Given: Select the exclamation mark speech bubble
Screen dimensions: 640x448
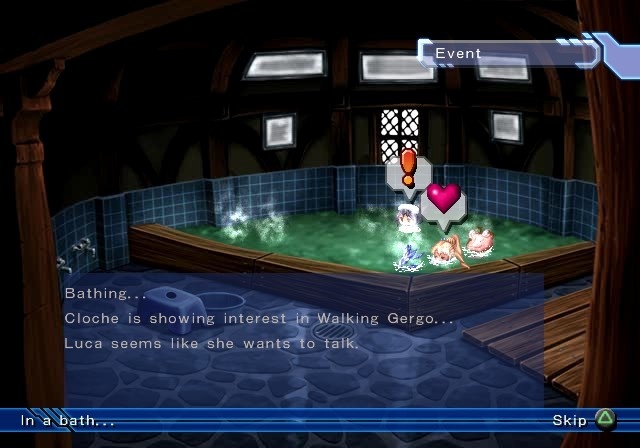Looking at the screenshot, I should pos(408,170).
